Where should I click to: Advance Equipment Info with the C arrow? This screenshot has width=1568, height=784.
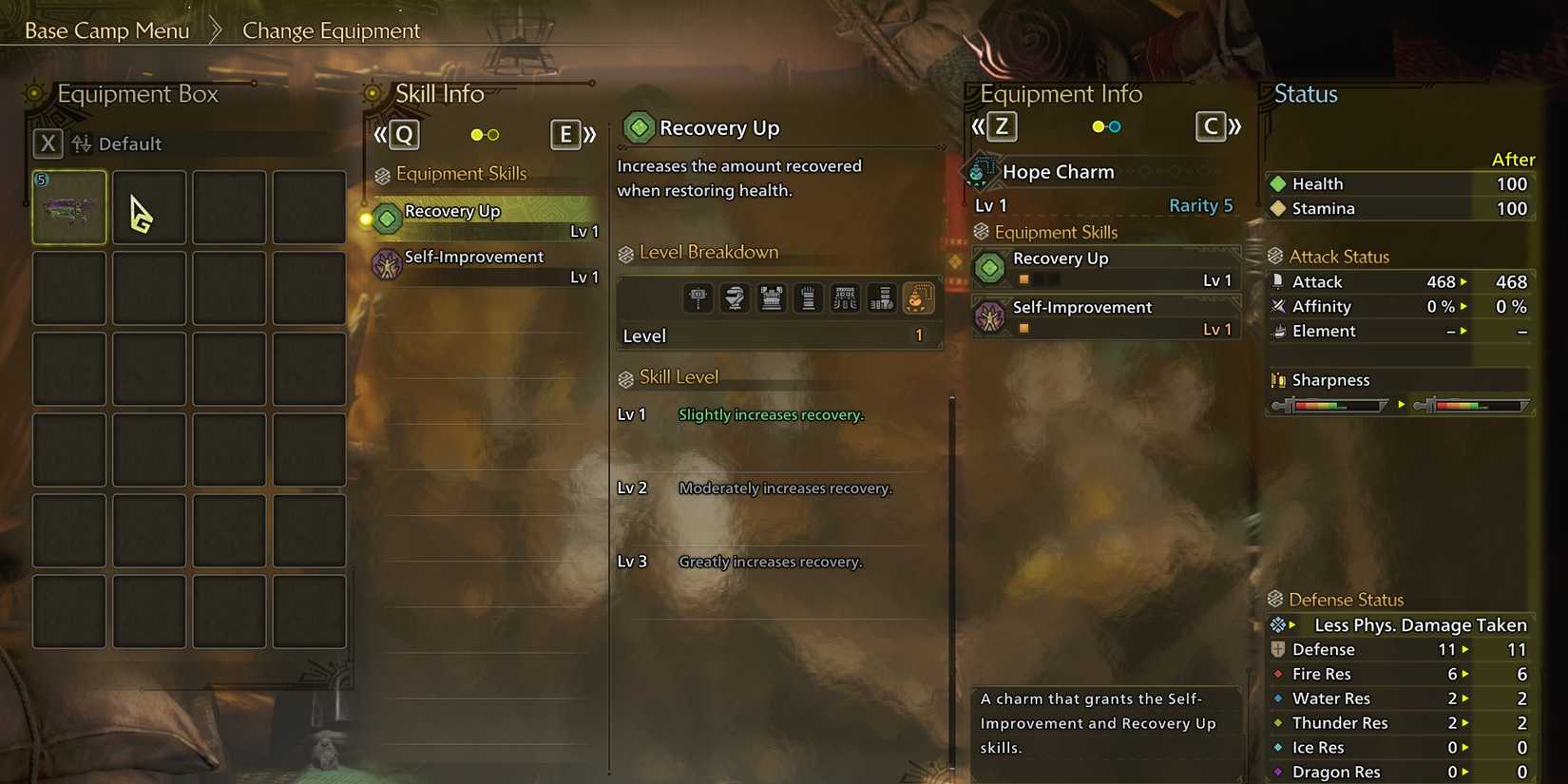[x=1211, y=125]
